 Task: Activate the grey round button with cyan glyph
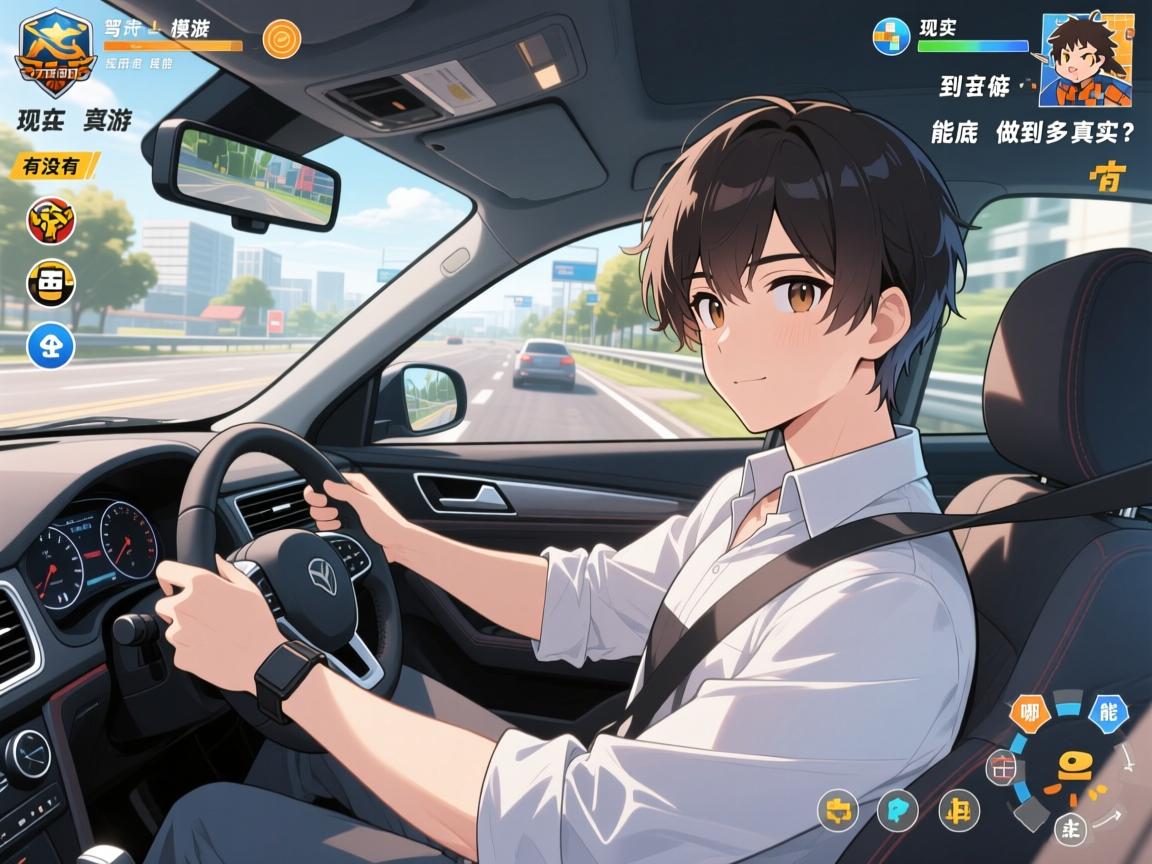897,810
